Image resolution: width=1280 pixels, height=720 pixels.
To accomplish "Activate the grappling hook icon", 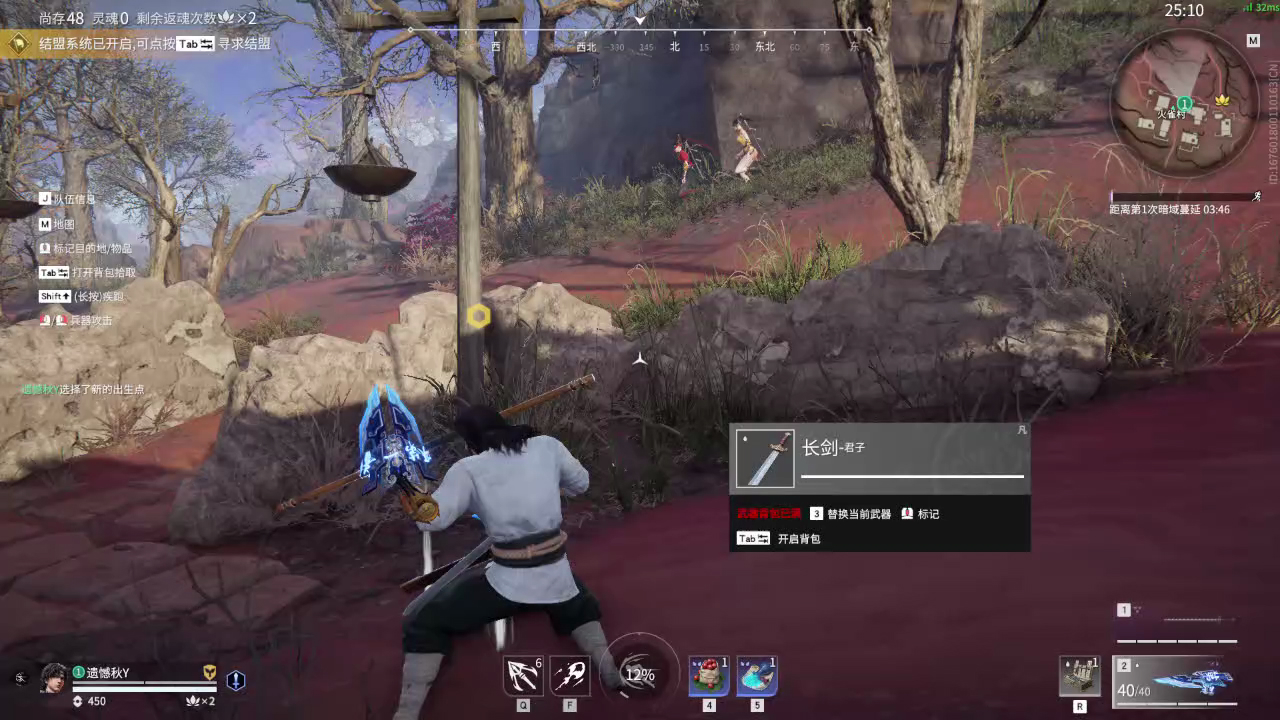I will click(523, 677).
